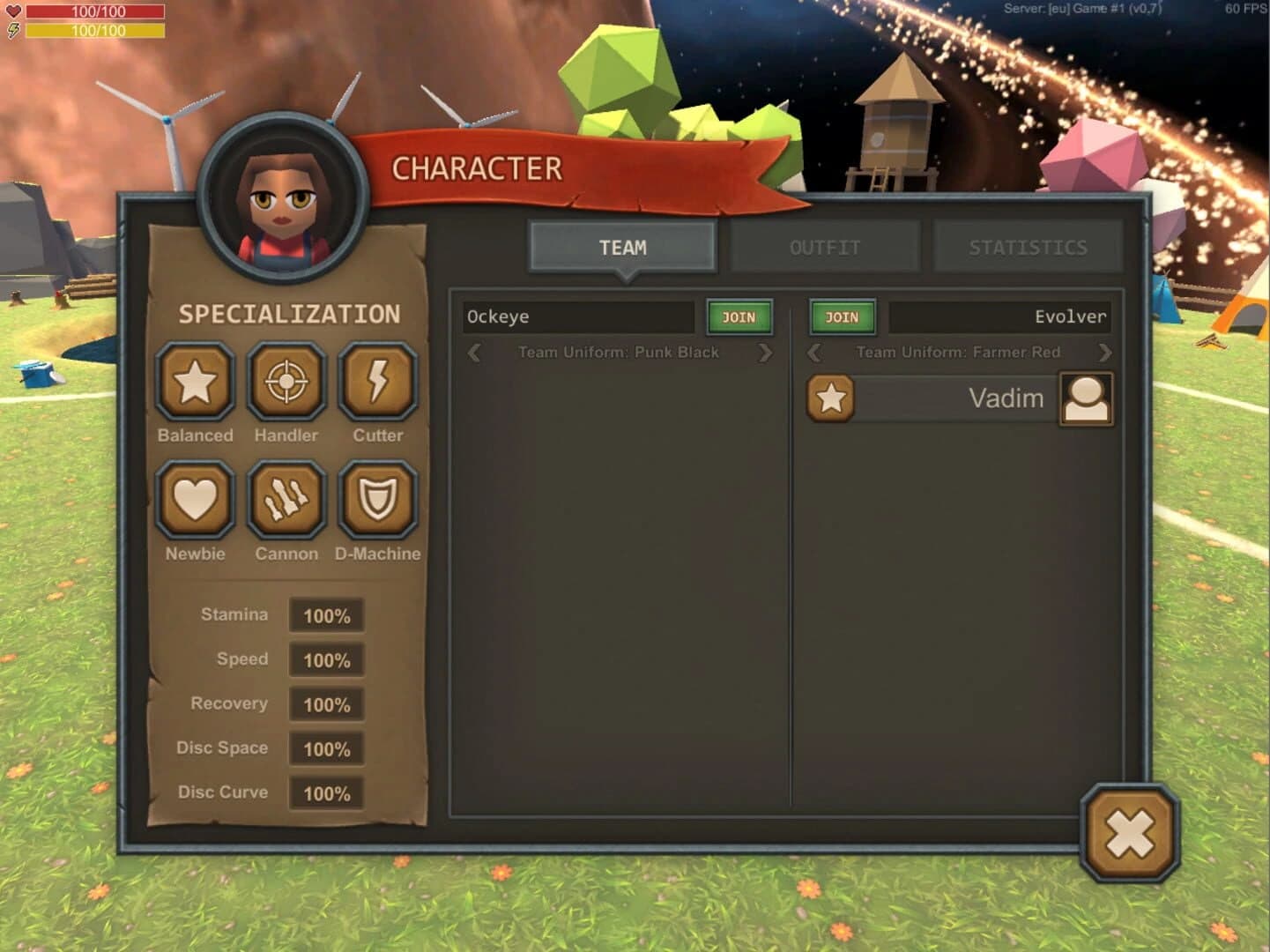Screen dimensions: 1270x952
Task: Select the TEAM tab
Action: click(x=621, y=247)
